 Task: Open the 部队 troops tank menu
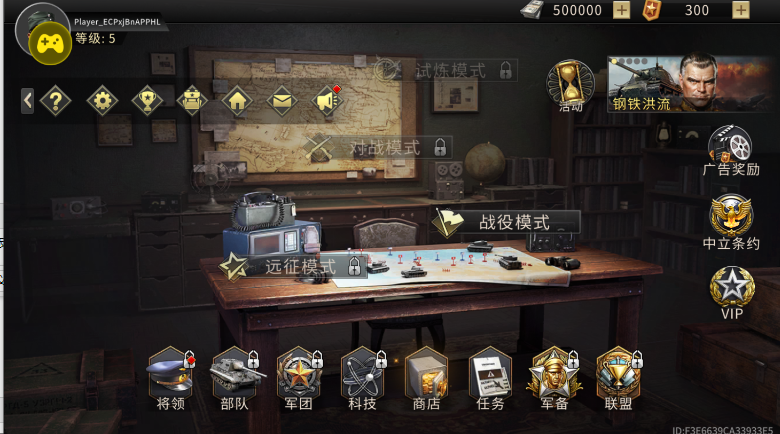pos(234,379)
